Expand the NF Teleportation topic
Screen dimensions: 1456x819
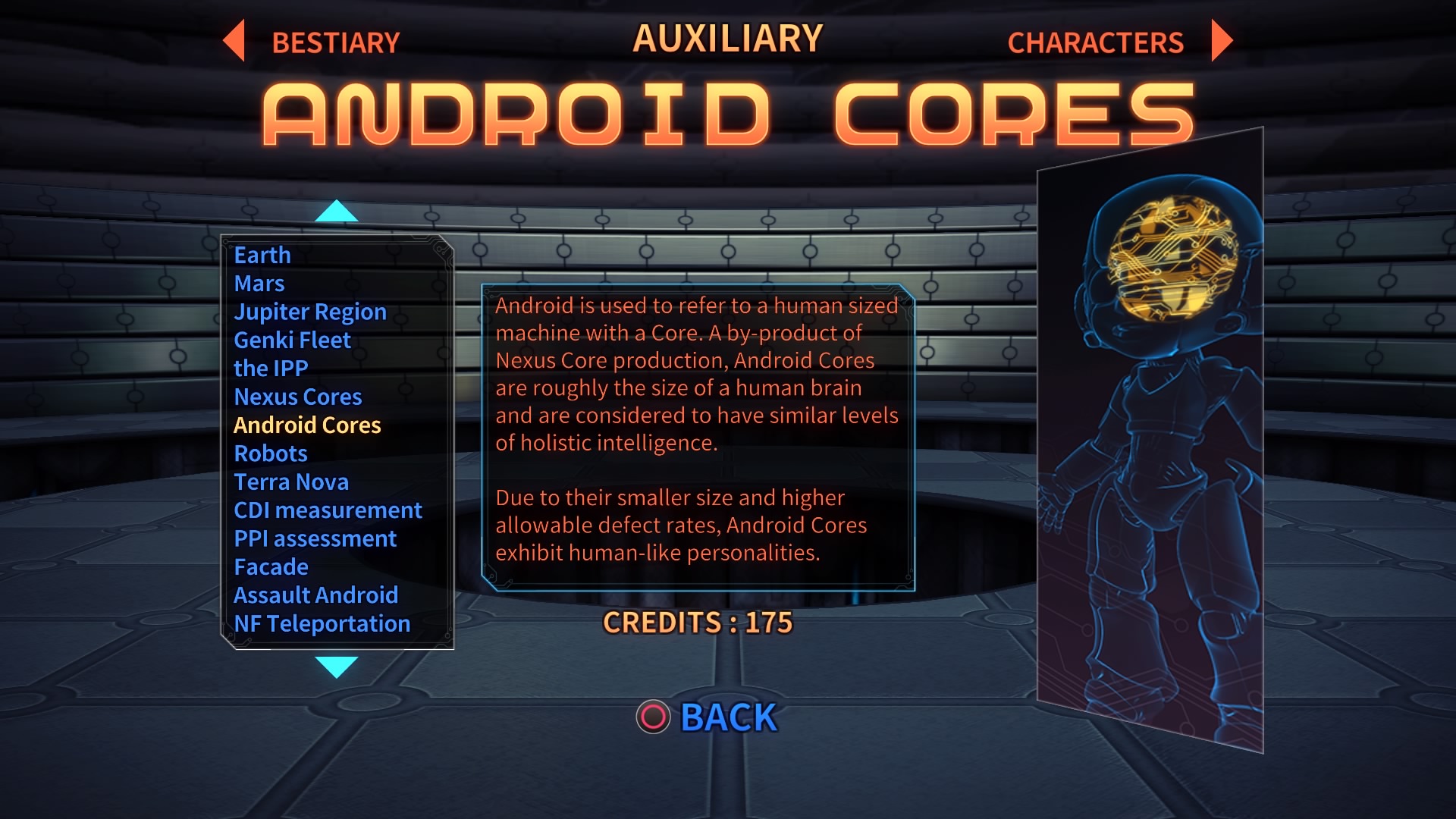coord(322,623)
